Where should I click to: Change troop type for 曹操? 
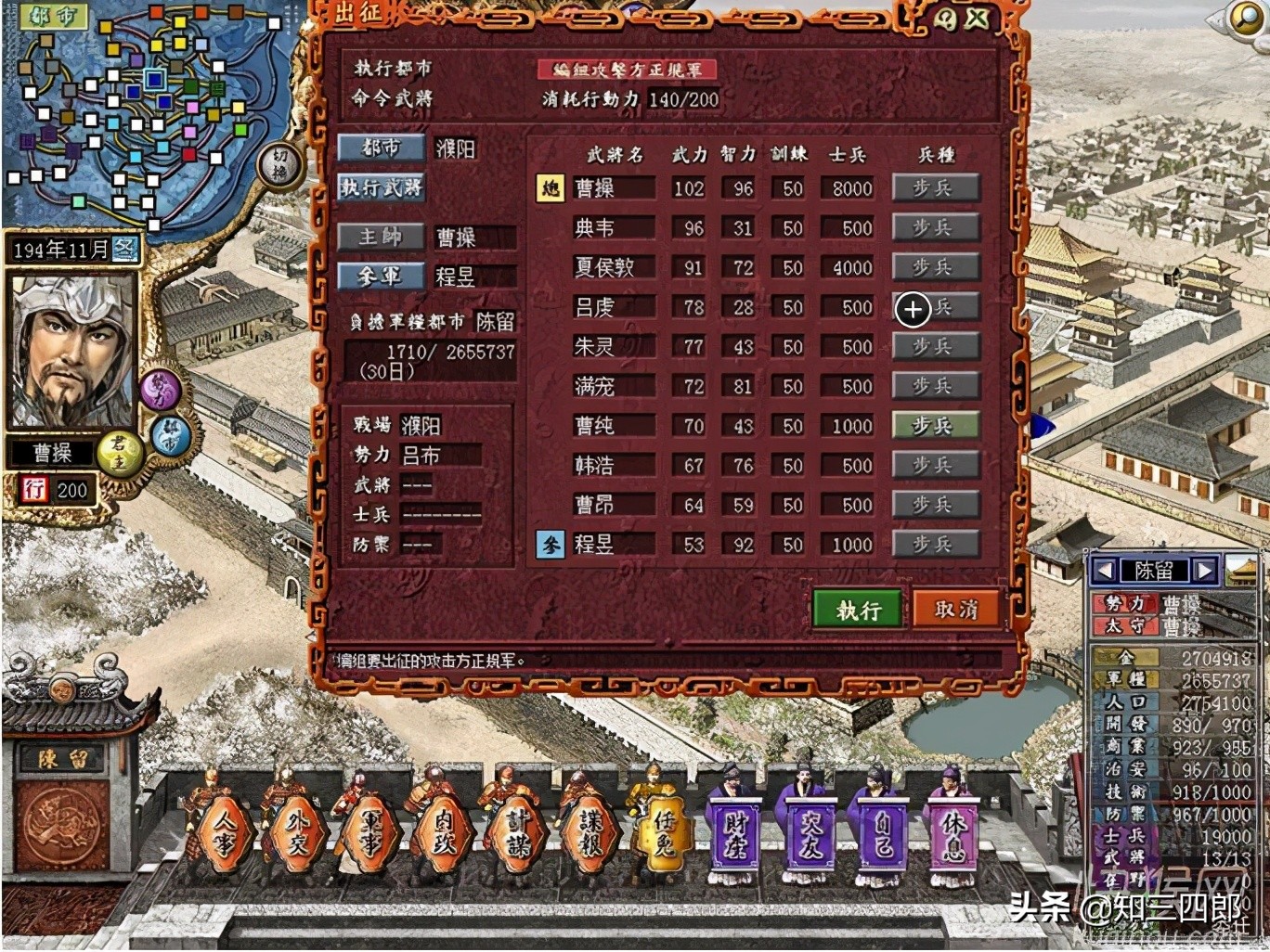(x=935, y=188)
